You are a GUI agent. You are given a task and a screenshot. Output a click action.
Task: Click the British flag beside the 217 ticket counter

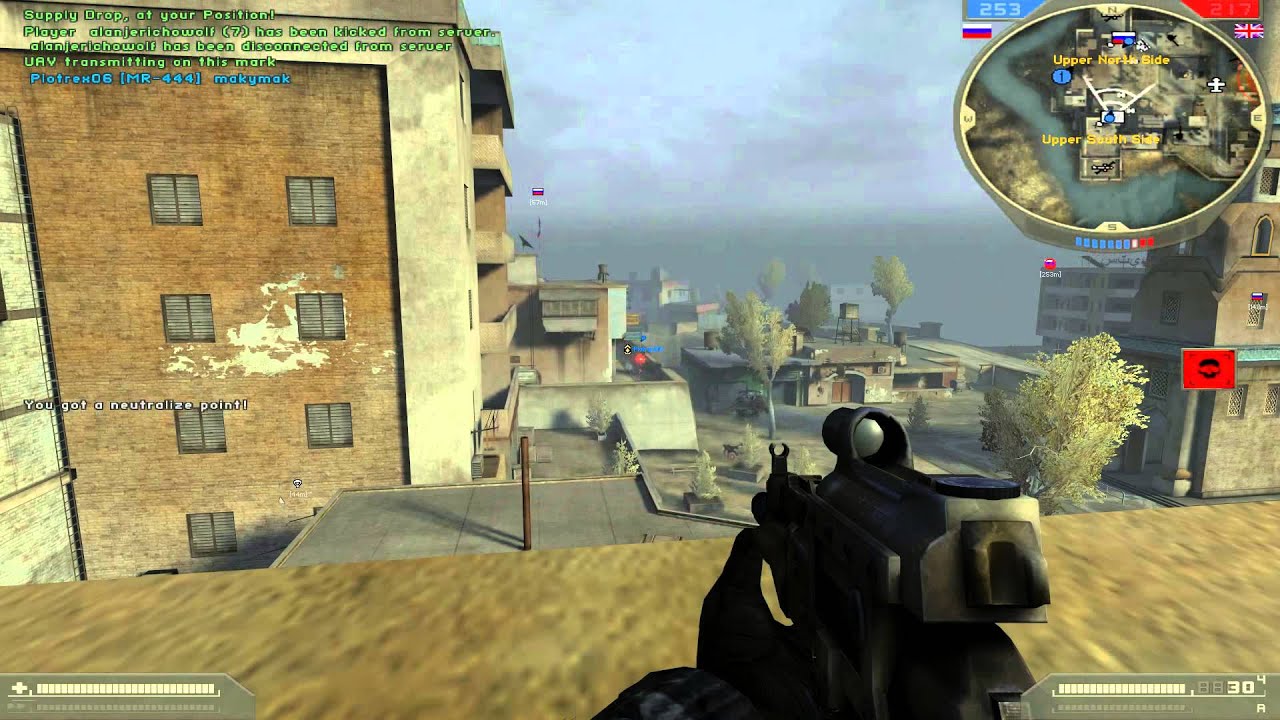click(x=1249, y=33)
